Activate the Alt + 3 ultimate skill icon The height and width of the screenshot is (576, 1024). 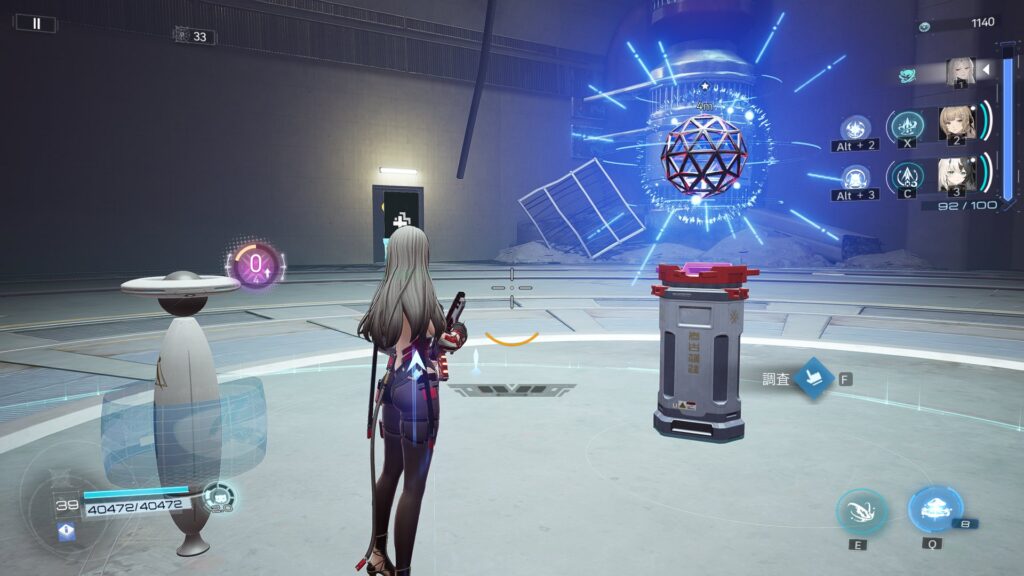point(855,177)
